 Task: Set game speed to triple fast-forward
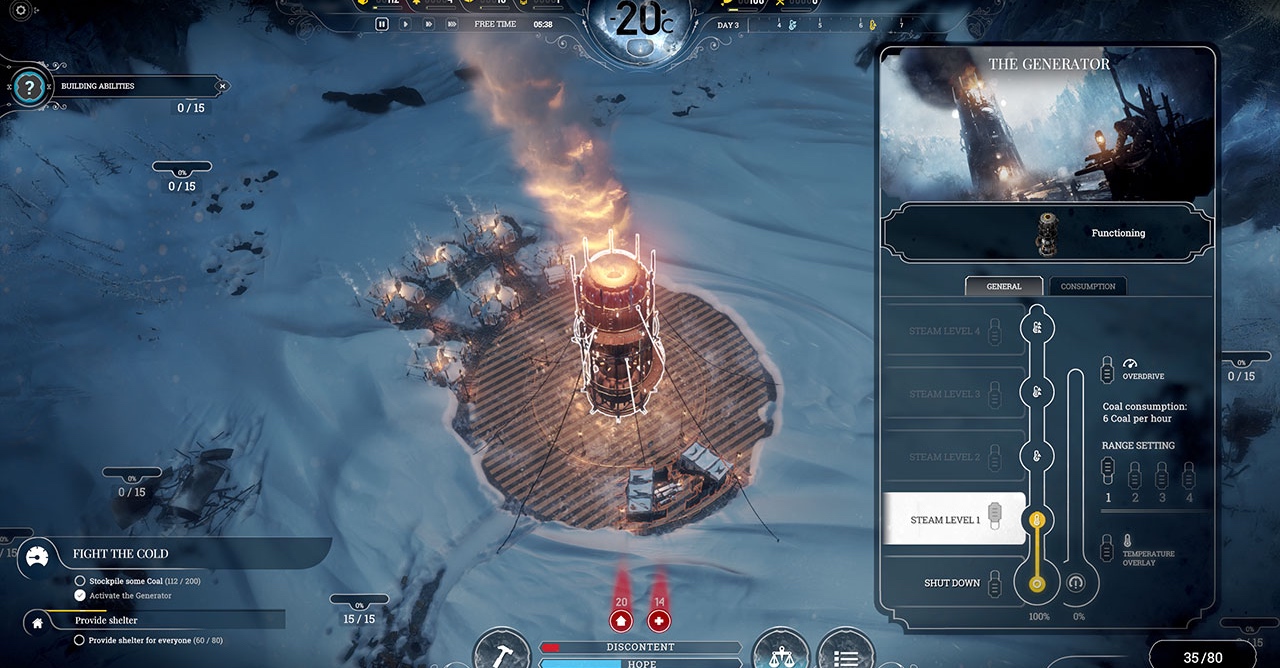(x=453, y=24)
